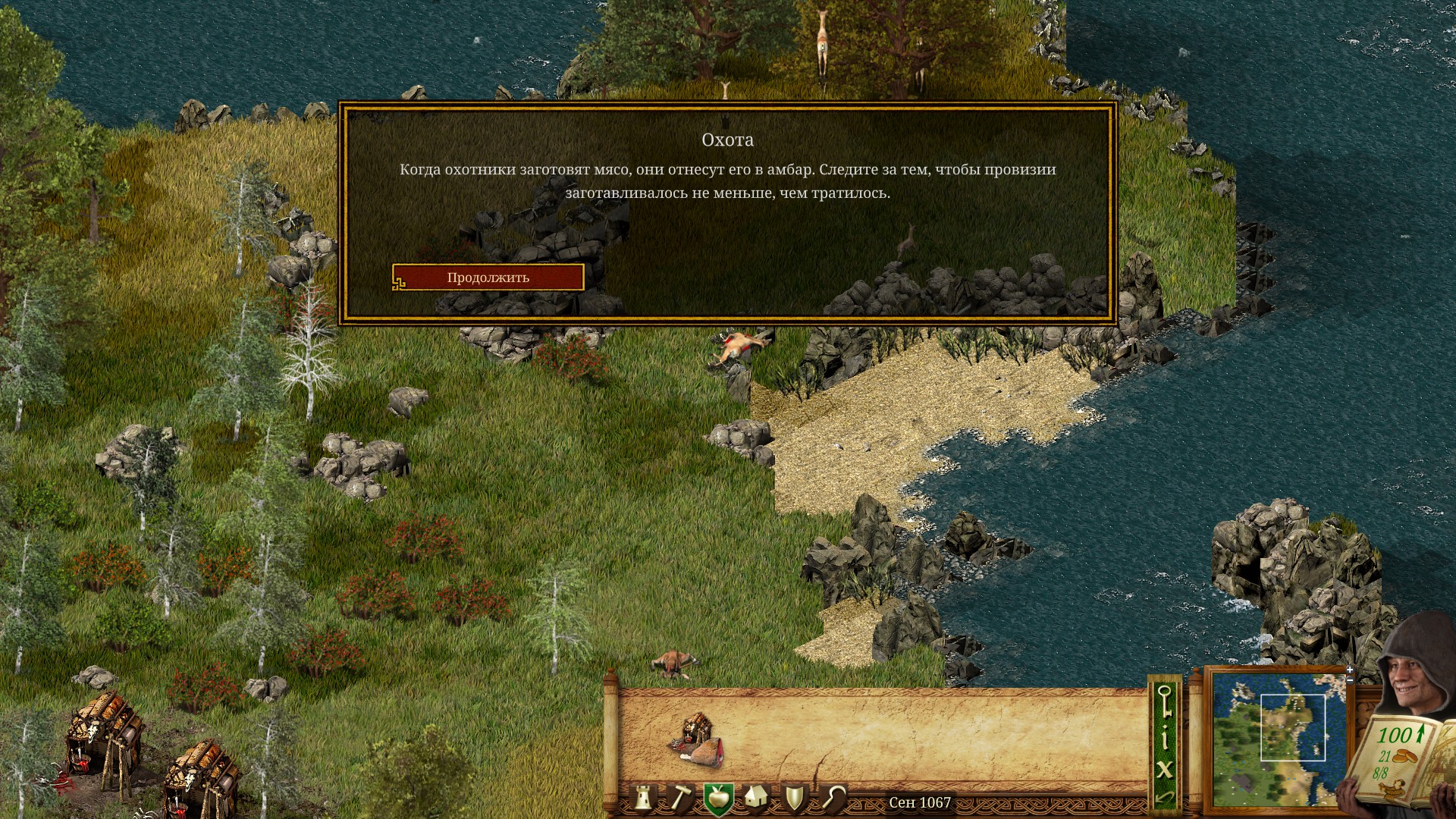The image size is (1456, 819).
Task: Zoom in the minimap with plus button
Action: 1350,670
